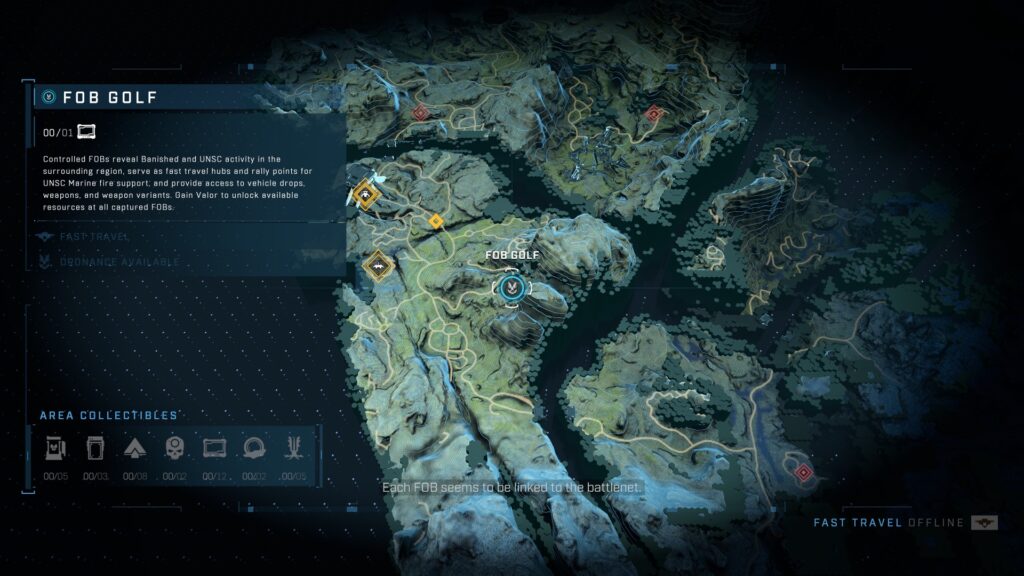
Task: Click the Banished propaganda tower collectible icon
Action: [x=296, y=448]
